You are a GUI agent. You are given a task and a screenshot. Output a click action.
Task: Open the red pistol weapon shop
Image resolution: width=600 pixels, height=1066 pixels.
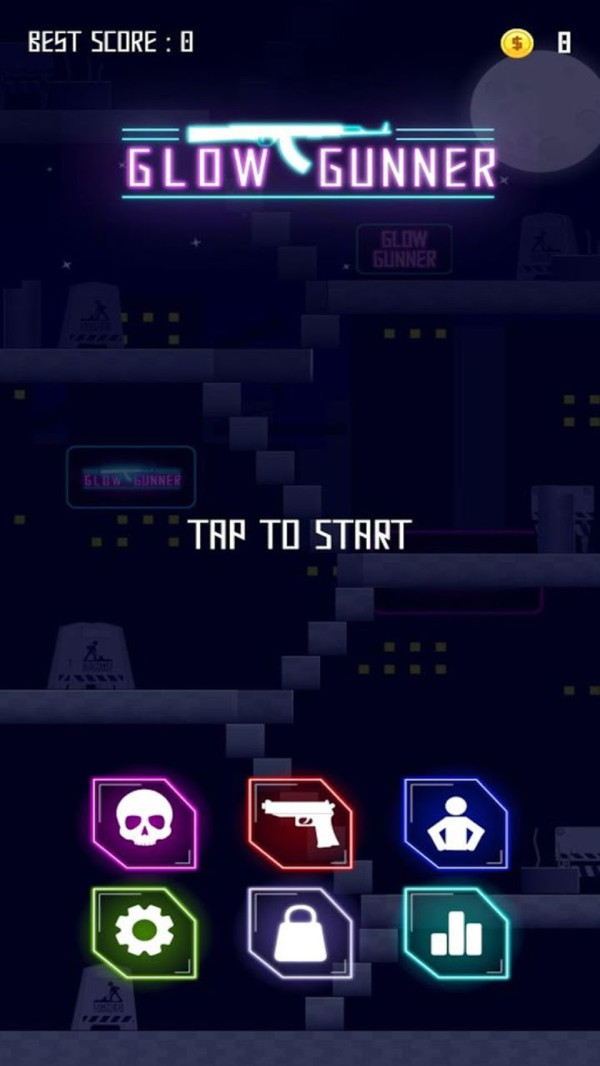[301, 823]
